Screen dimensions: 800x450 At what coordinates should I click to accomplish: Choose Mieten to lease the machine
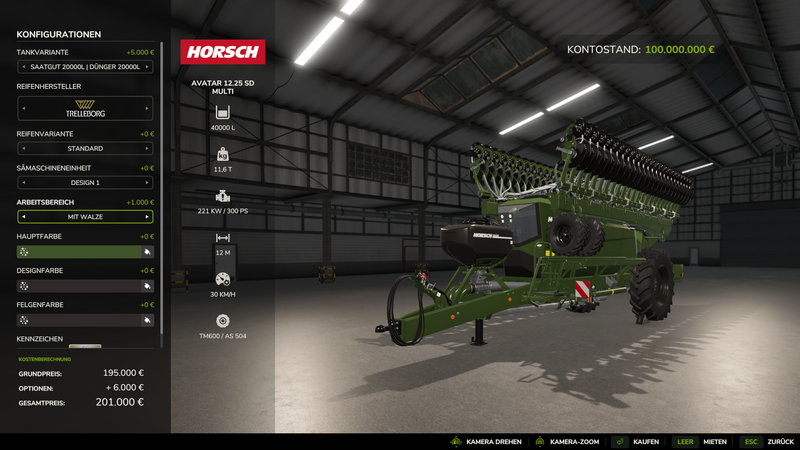(x=703, y=441)
